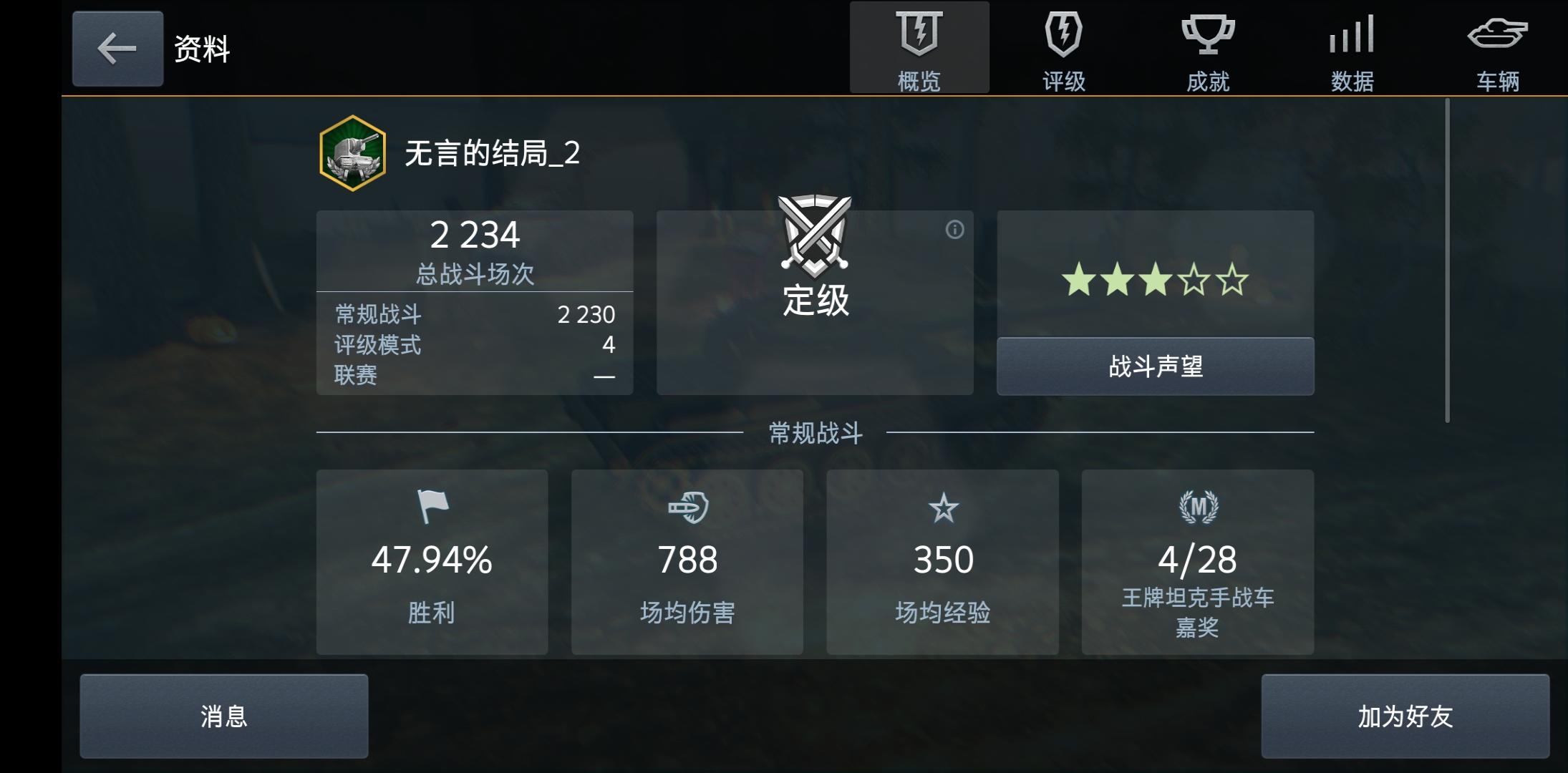The width and height of the screenshot is (1568, 773).
Task: Click the back arrow to leave 资料
Action: coord(117,49)
